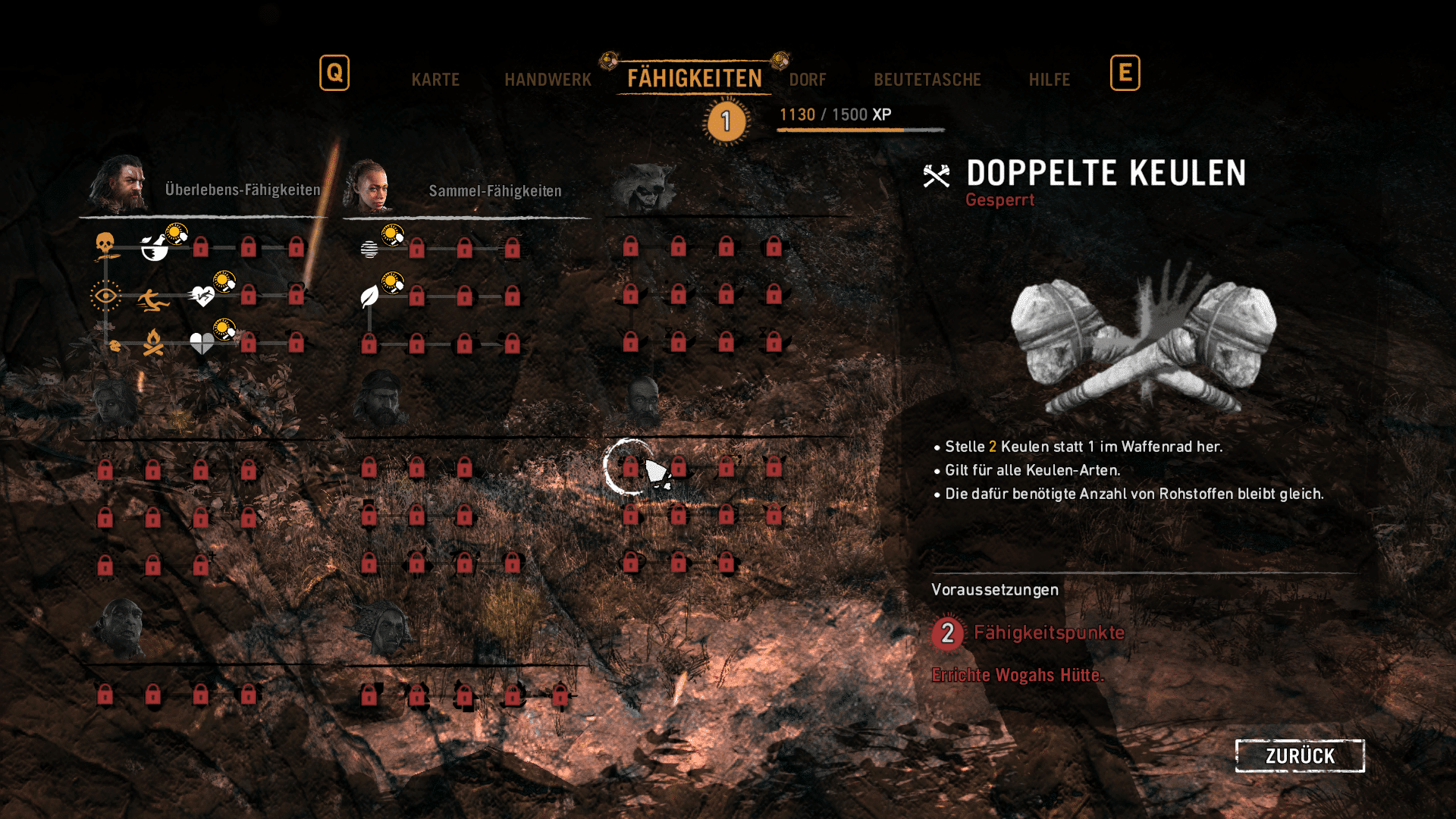The height and width of the screenshot is (819, 1456).
Task: Pick the orange sliding figure skill
Action: (153, 301)
